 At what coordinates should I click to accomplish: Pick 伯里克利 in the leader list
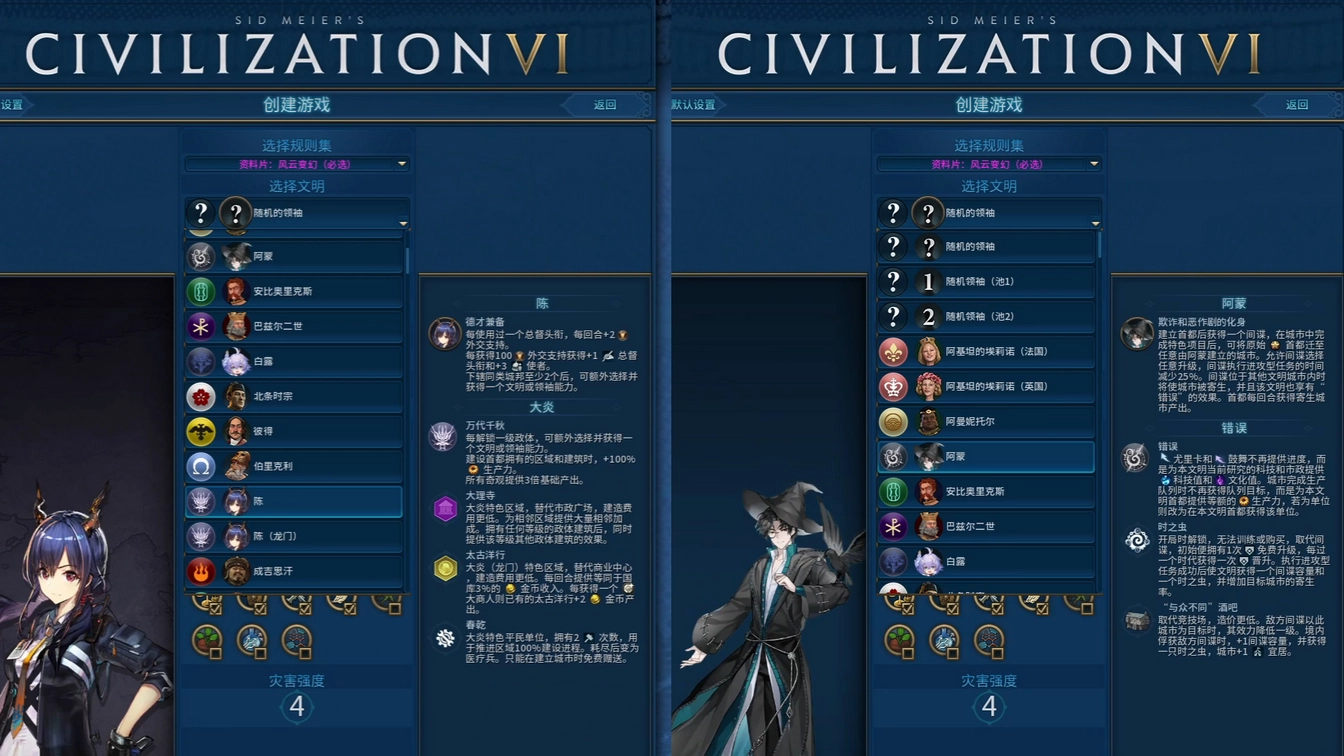[294, 467]
